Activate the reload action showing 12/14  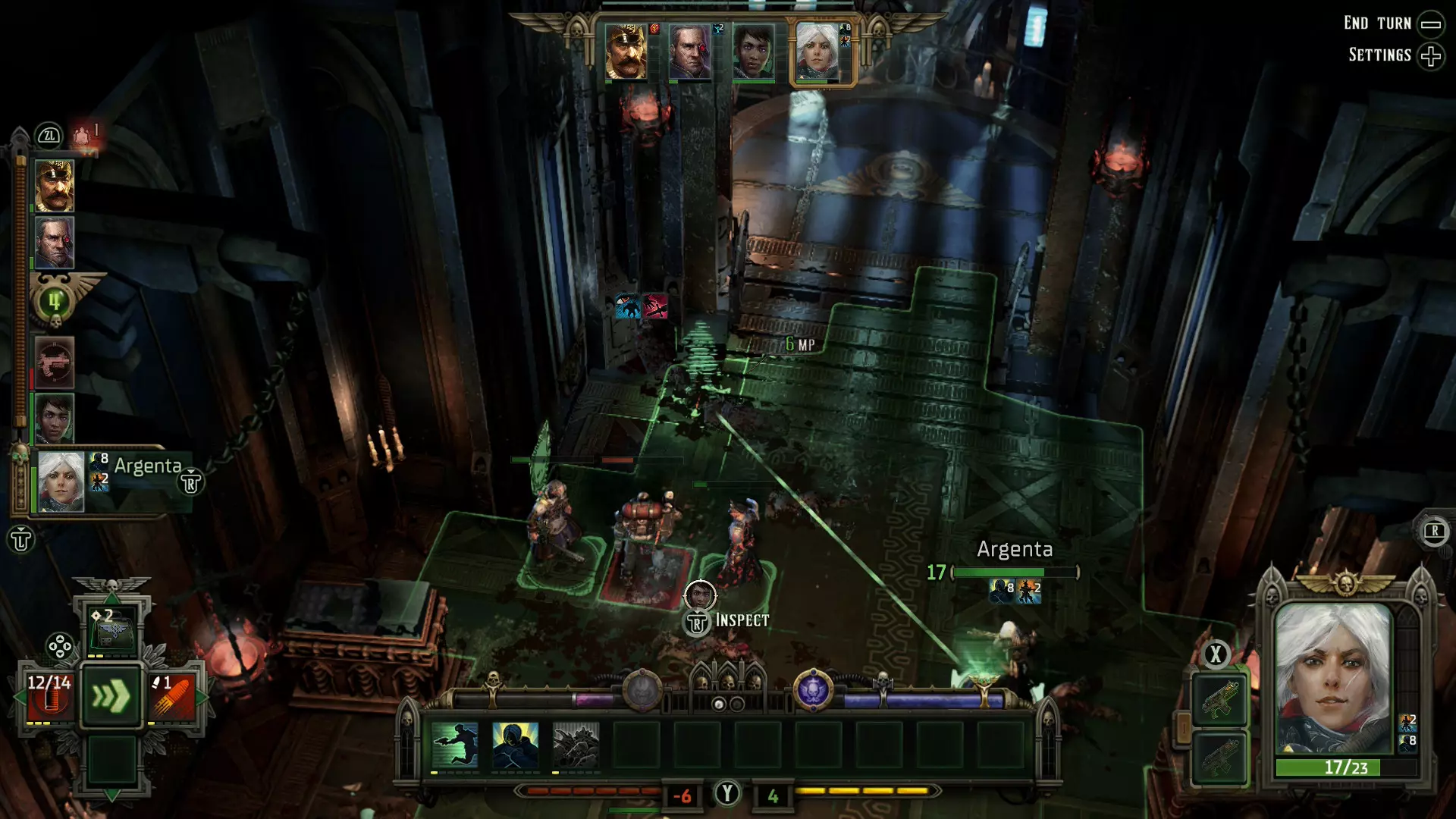pos(49,695)
